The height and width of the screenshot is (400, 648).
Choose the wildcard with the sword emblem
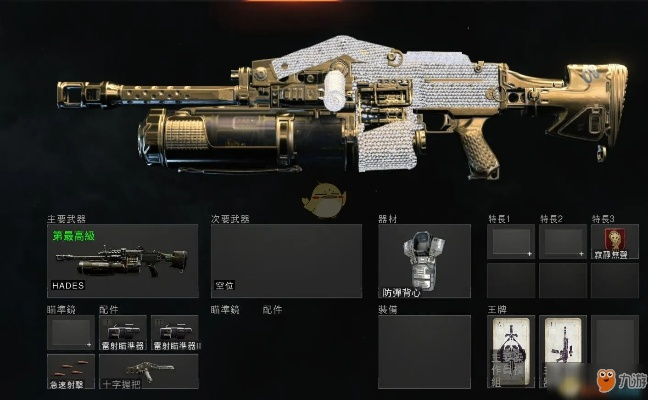pos(511,350)
